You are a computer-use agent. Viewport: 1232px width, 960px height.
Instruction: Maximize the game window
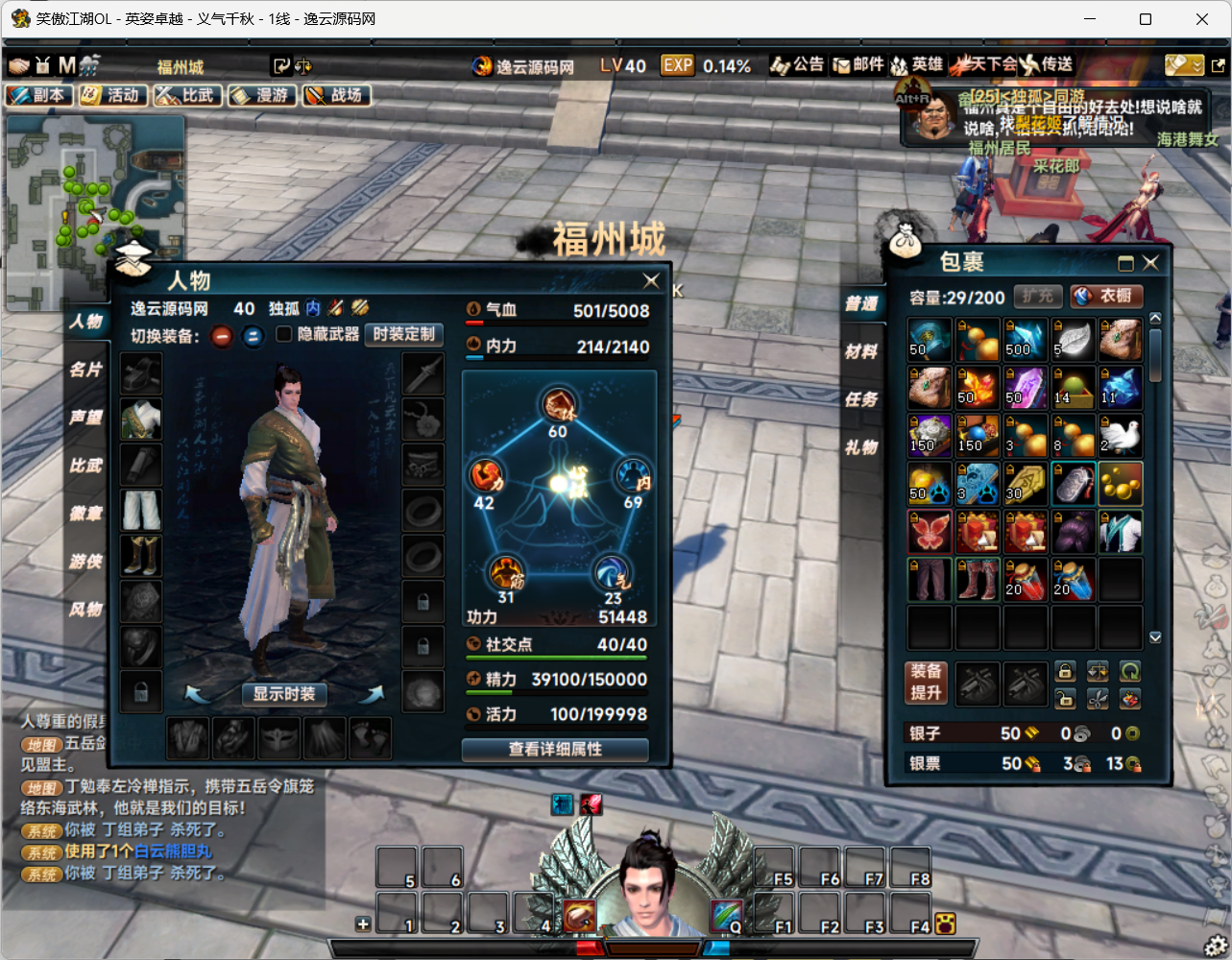click(x=1146, y=18)
